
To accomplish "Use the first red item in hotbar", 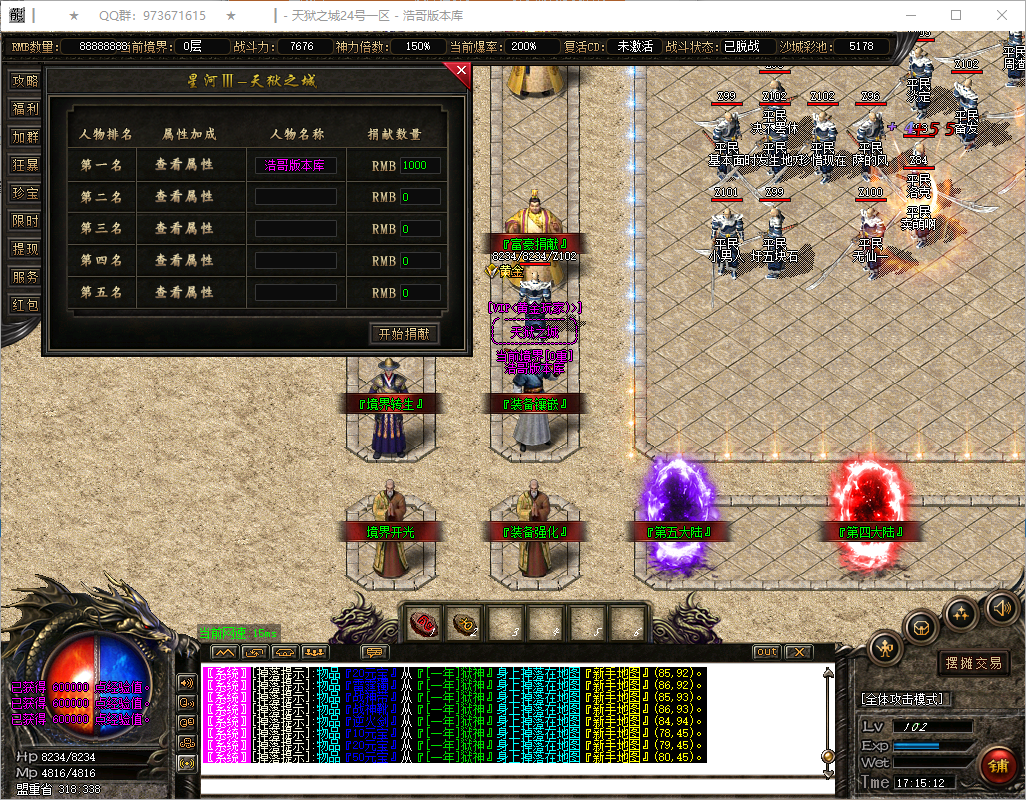I will [x=425, y=625].
